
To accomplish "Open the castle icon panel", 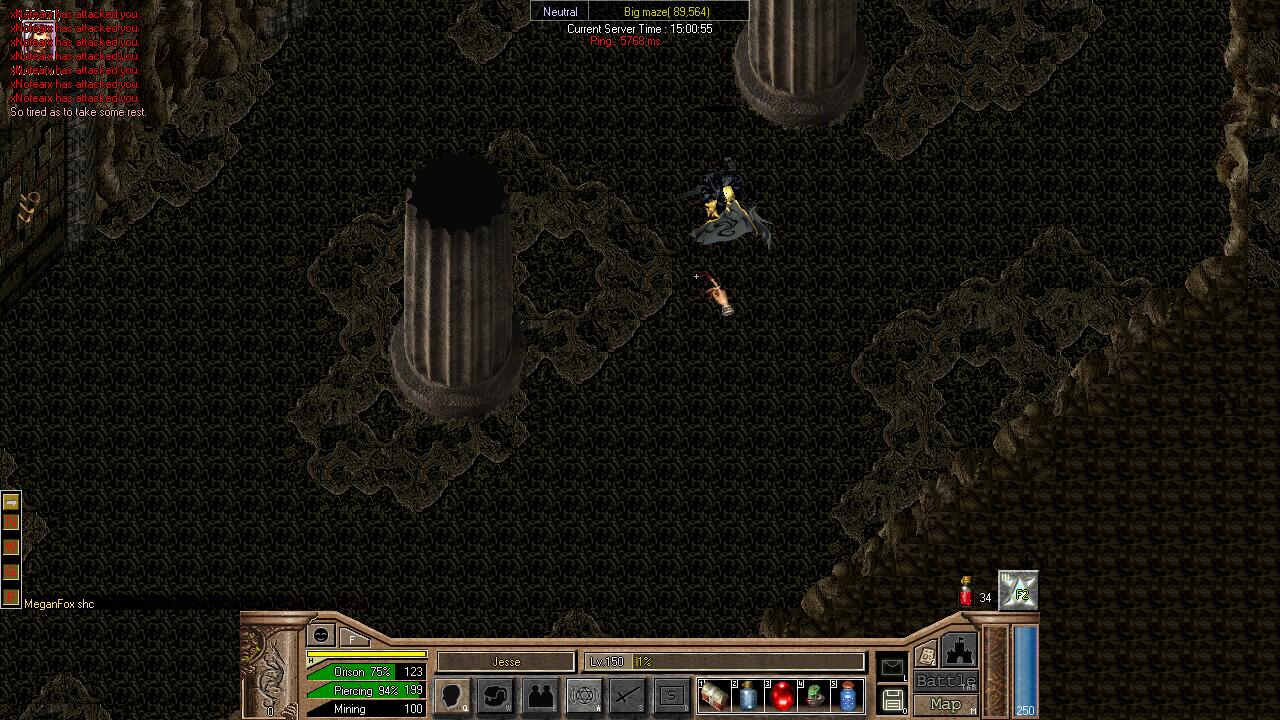I will click(959, 651).
